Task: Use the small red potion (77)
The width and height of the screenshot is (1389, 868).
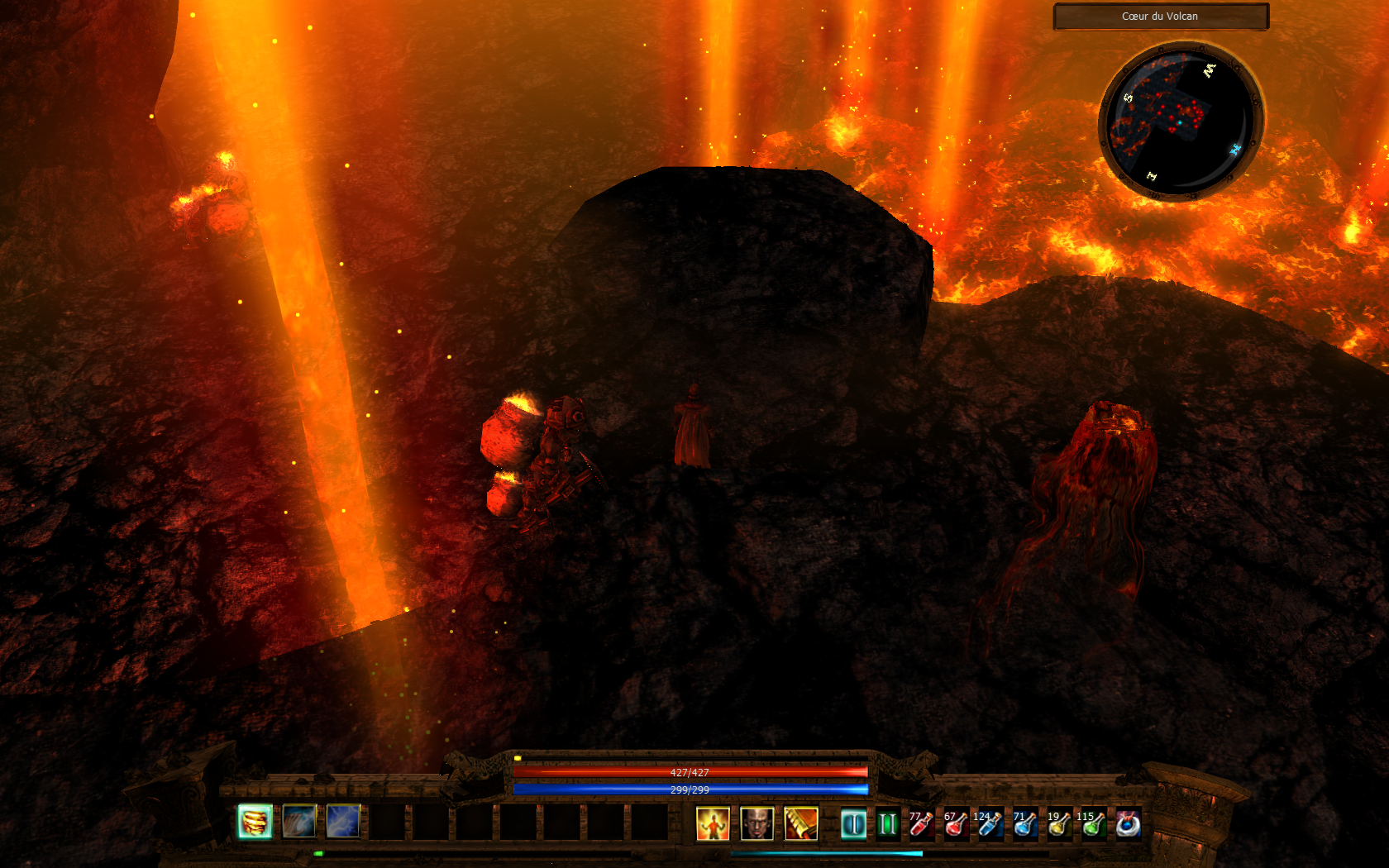Action: point(921,823)
